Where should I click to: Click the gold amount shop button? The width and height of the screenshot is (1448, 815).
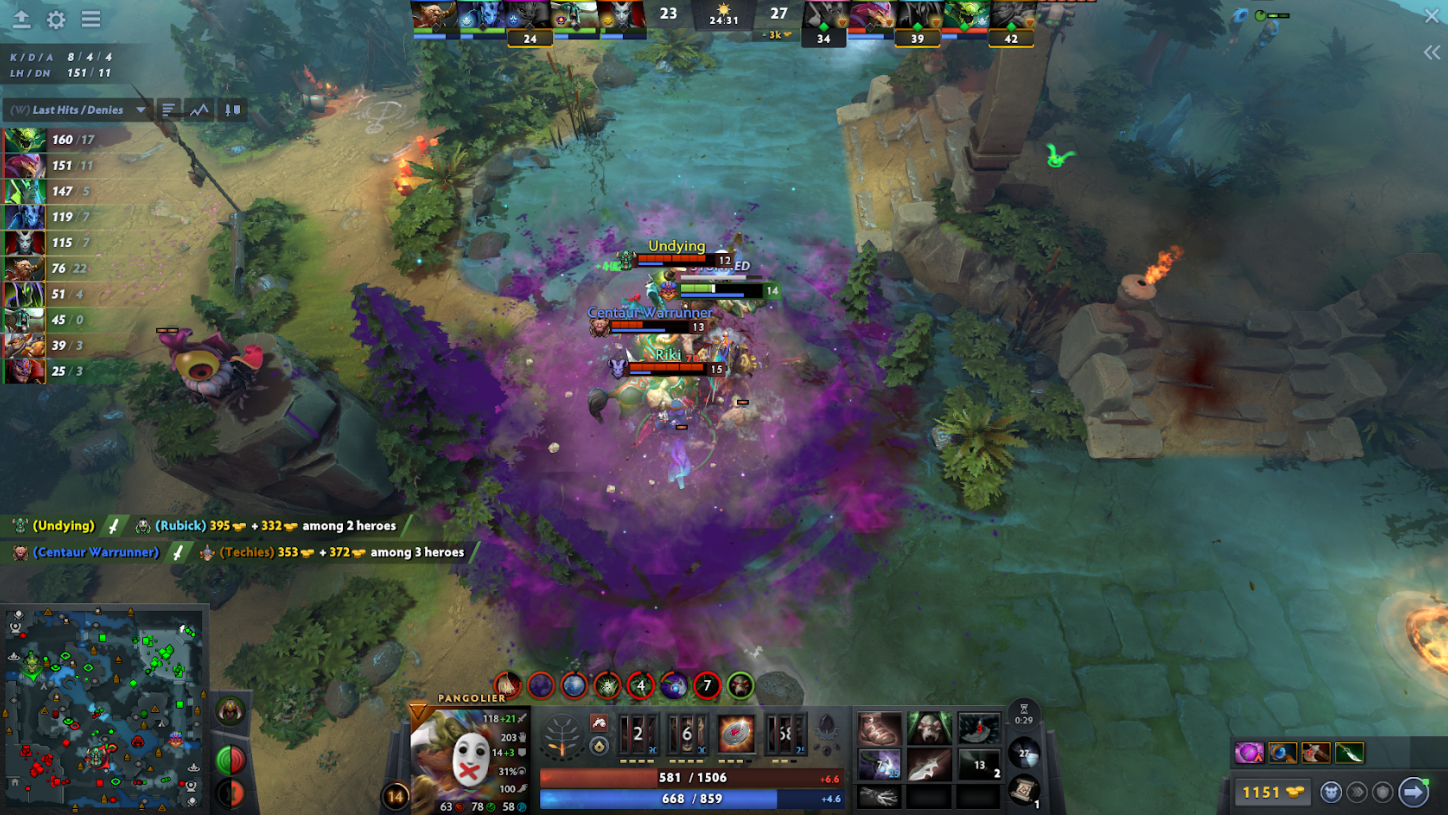click(x=1271, y=792)
